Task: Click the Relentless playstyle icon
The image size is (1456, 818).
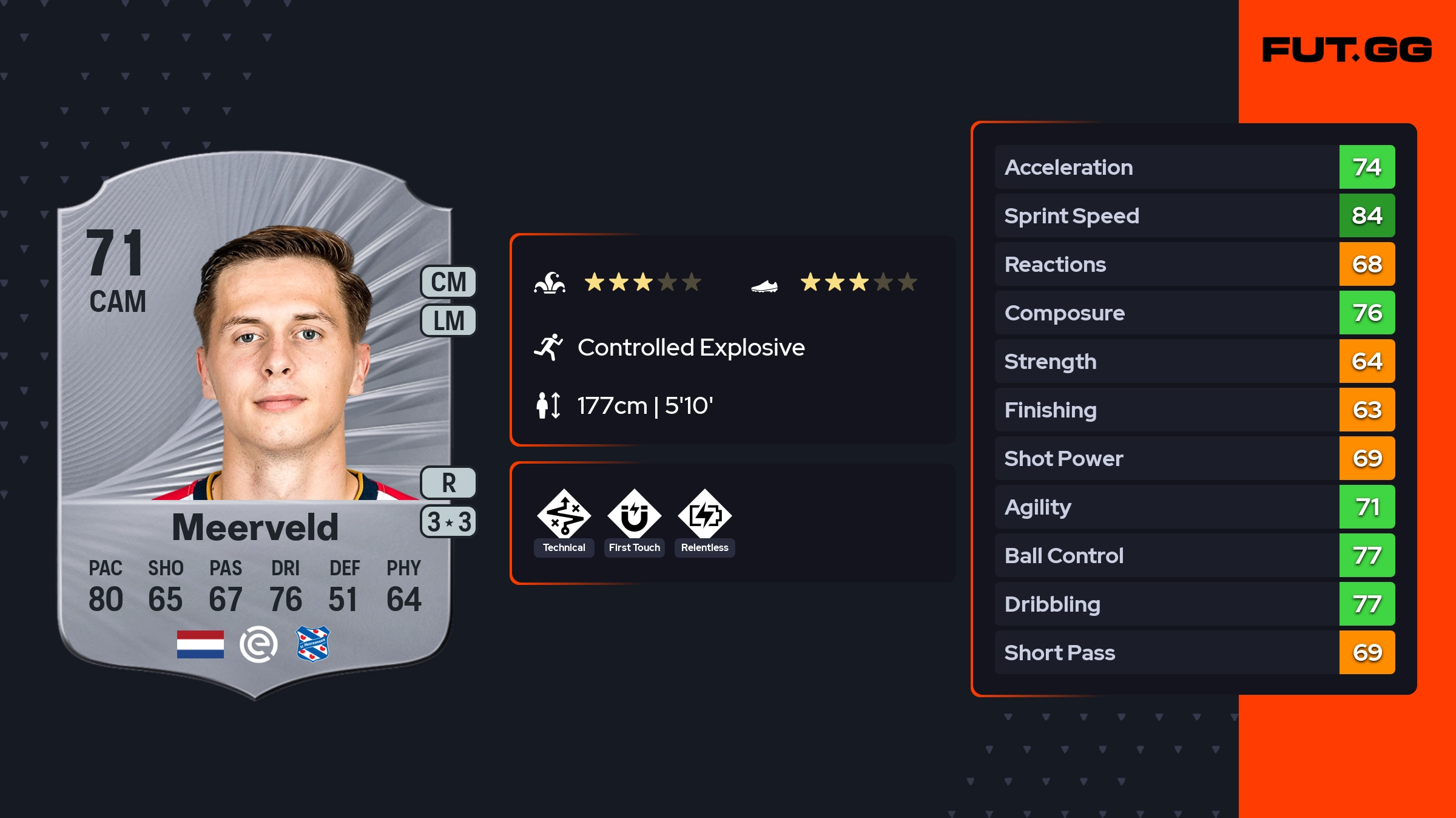Action: [704, 515]
